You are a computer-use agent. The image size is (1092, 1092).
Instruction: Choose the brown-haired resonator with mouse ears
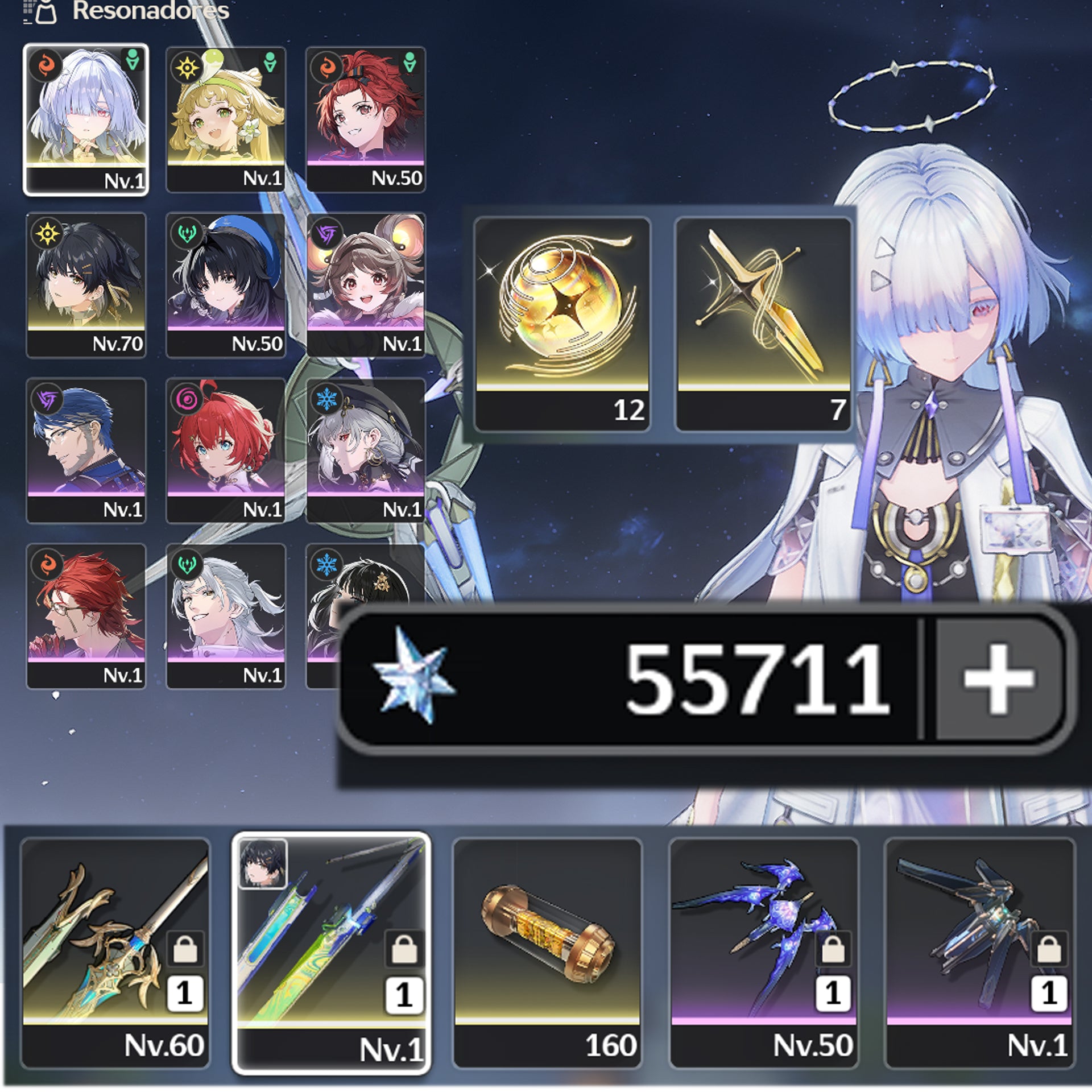point(366,285)
